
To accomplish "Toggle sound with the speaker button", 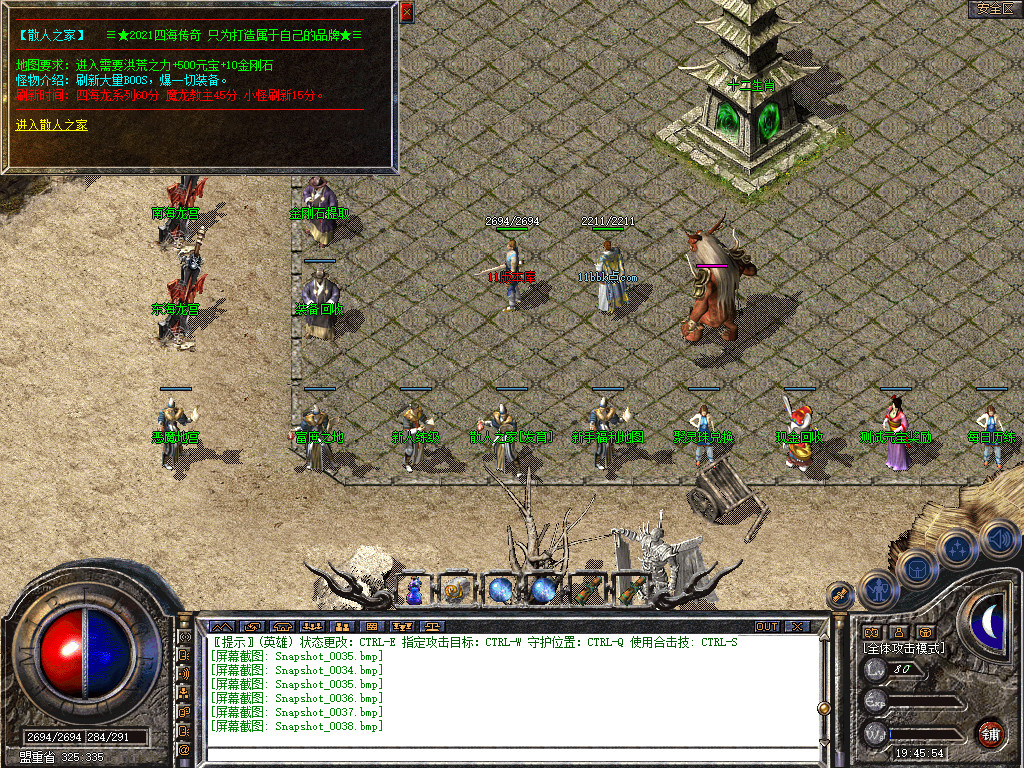I will (997, 538).
